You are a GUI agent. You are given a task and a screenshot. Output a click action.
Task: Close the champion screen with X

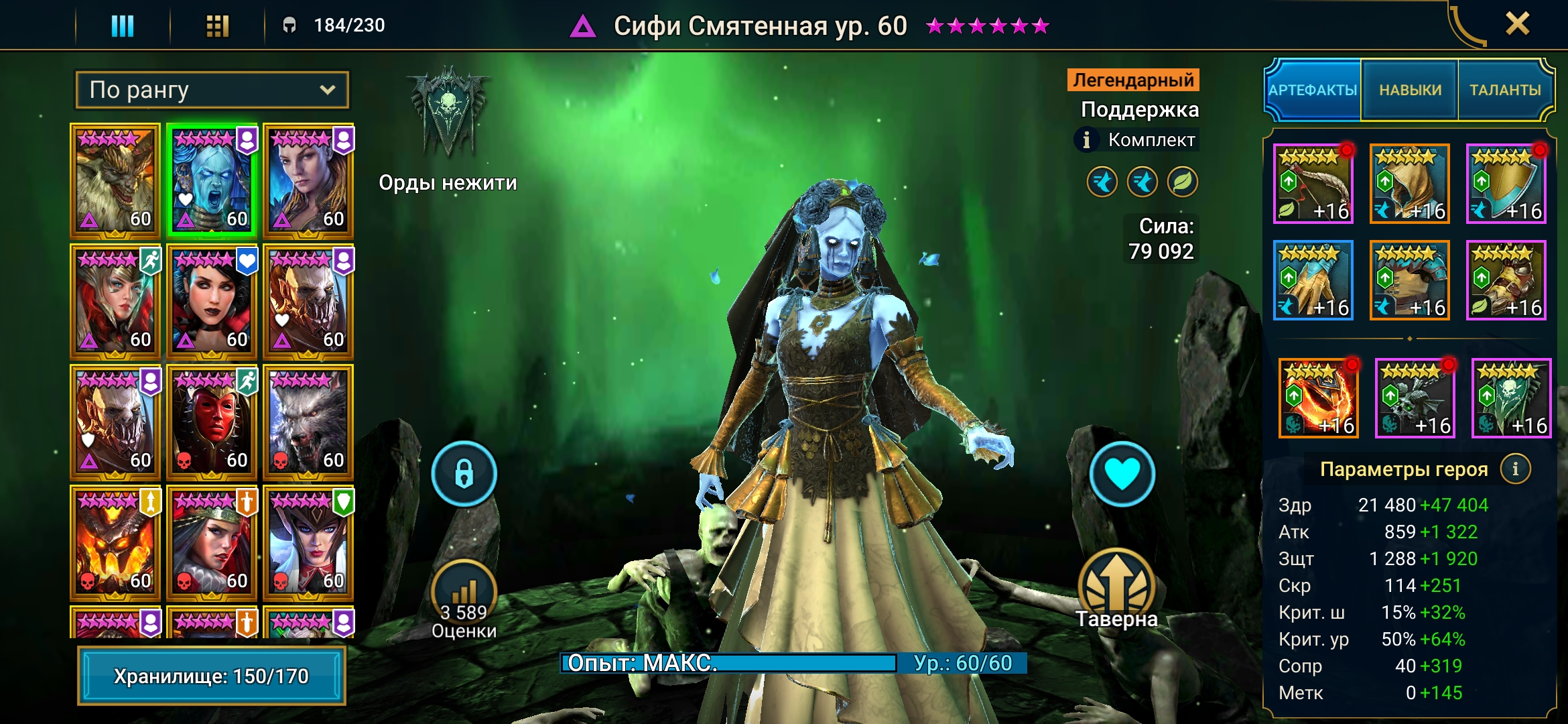coord(1517,25)
